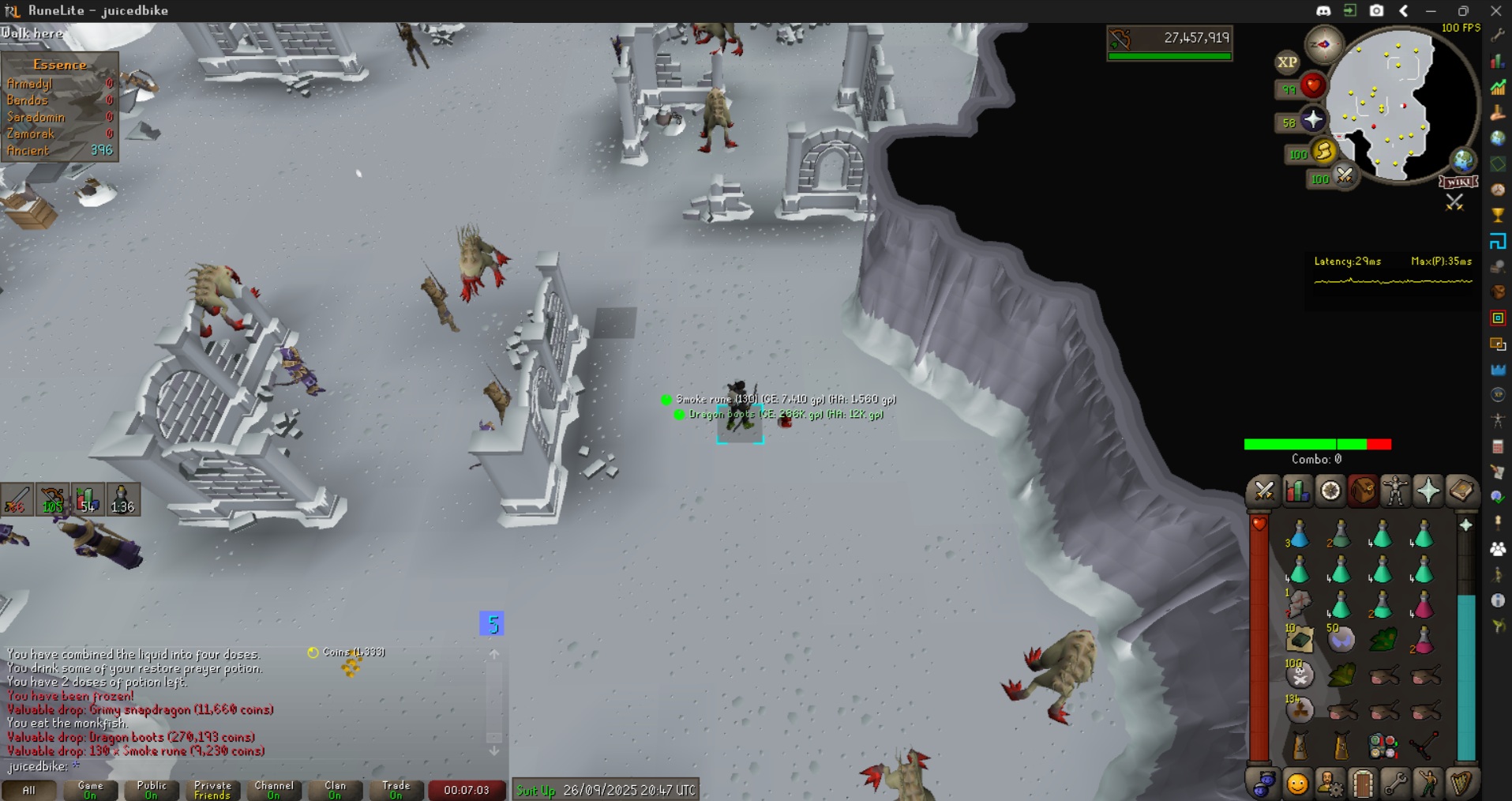This screenshot has width=1512, height=801.
Task: Select the death rune stack
Action: pos(1300,675)
